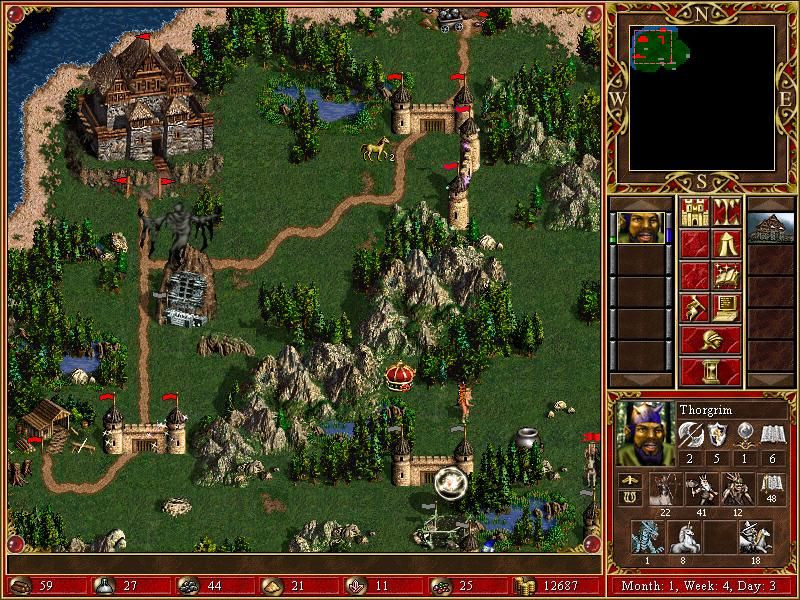Toggle the underground/surface view button
The height and width of the screenshot is (600, 800).
click(726, 211)
